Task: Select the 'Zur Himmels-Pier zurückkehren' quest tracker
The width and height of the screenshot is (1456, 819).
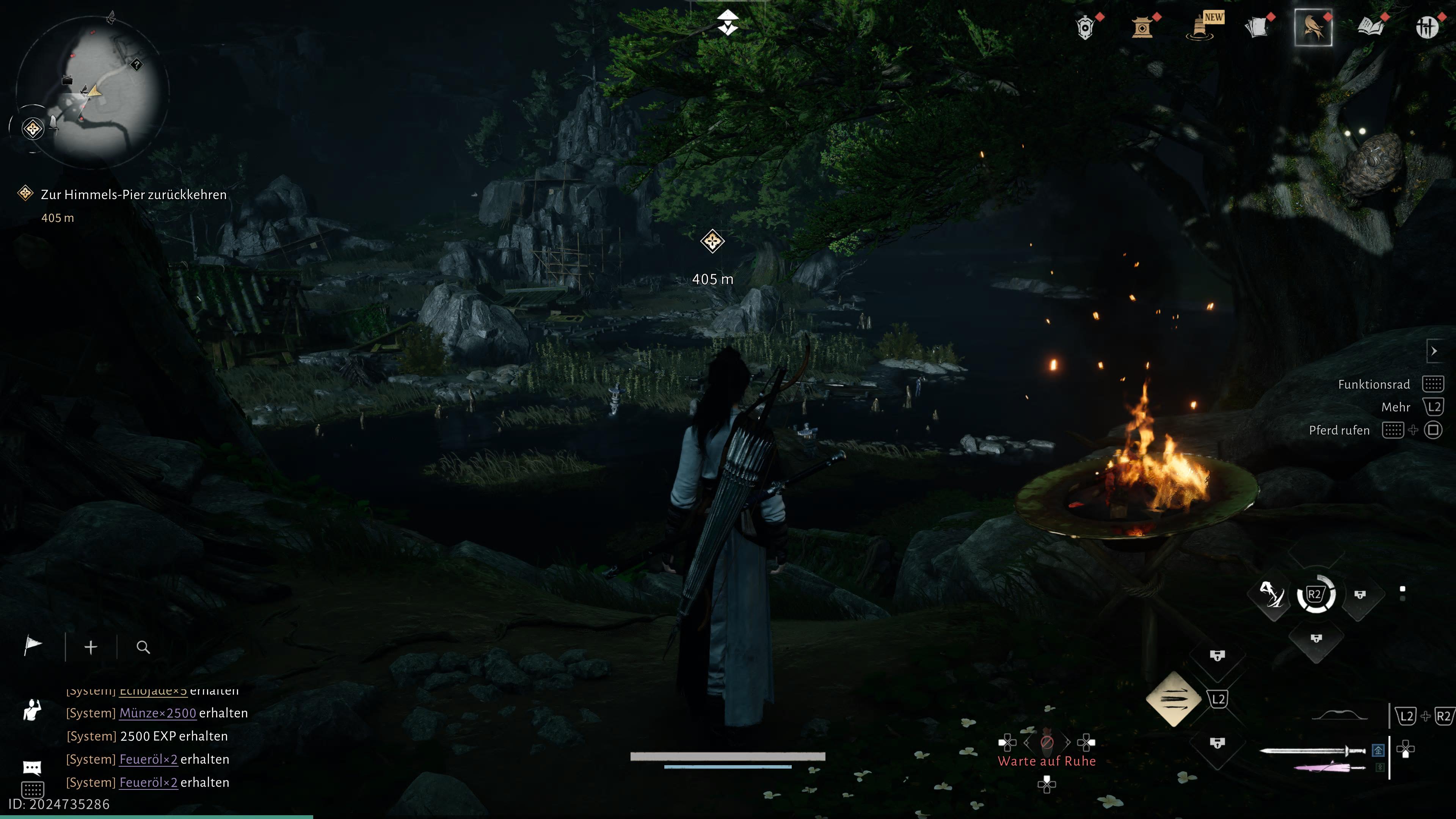Action: pos(133,195)
